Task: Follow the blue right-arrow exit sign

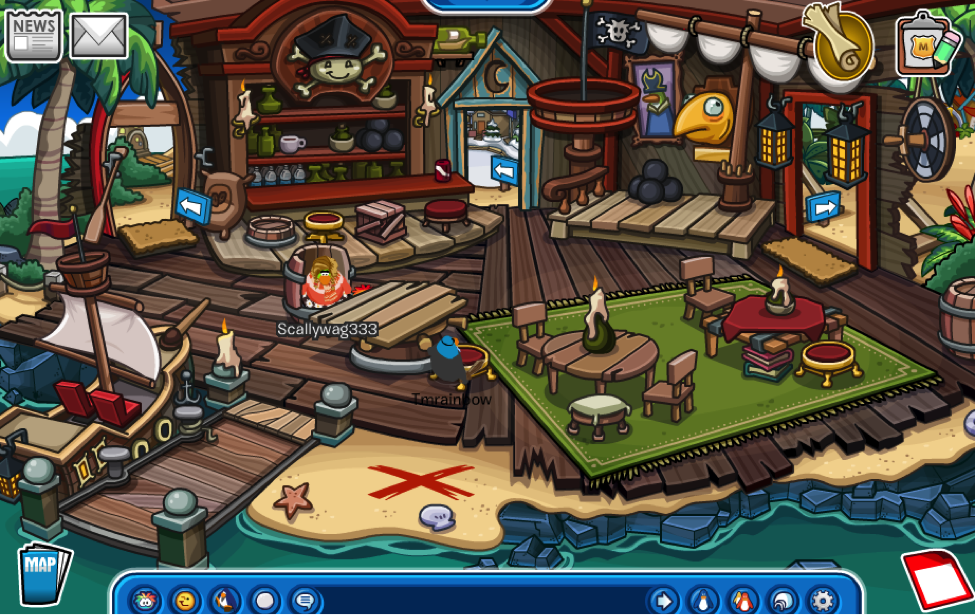Action: click(x=823, y=207)
